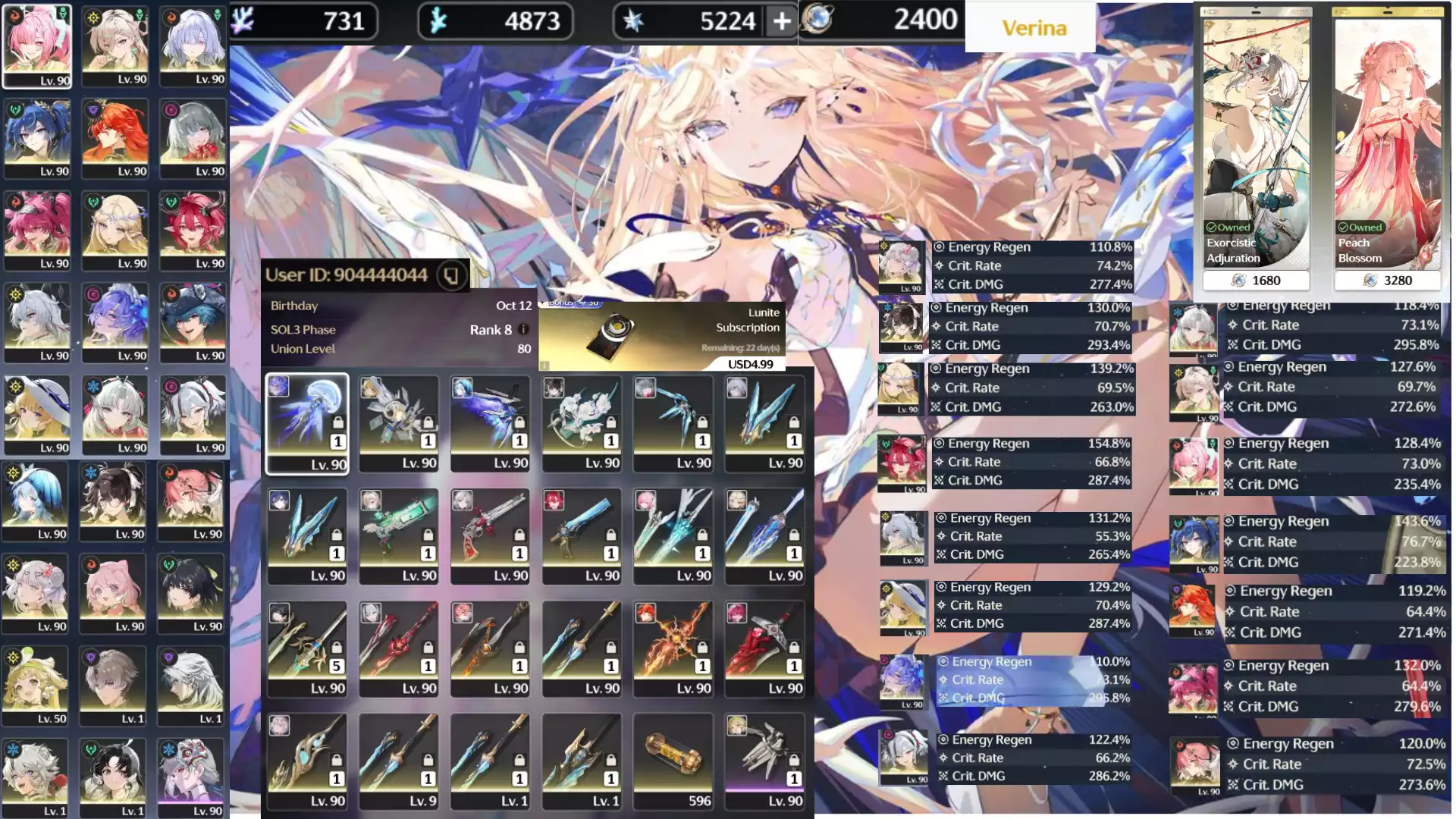The width and height of the screenshot is (1456, 819).
Task: Click the plus button beside 5224 currency
Action: point(781,22)
